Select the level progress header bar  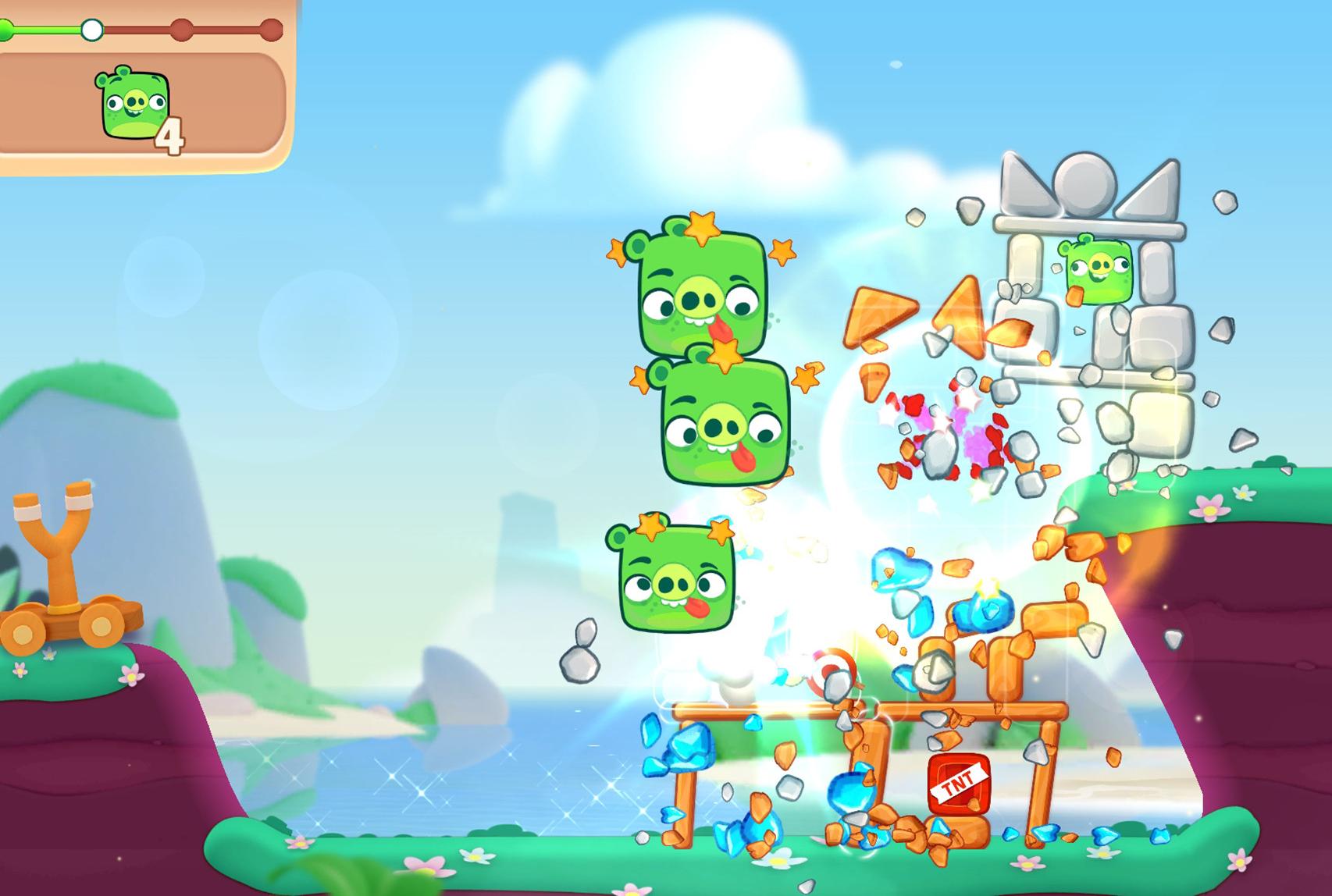tap(141, 29)
